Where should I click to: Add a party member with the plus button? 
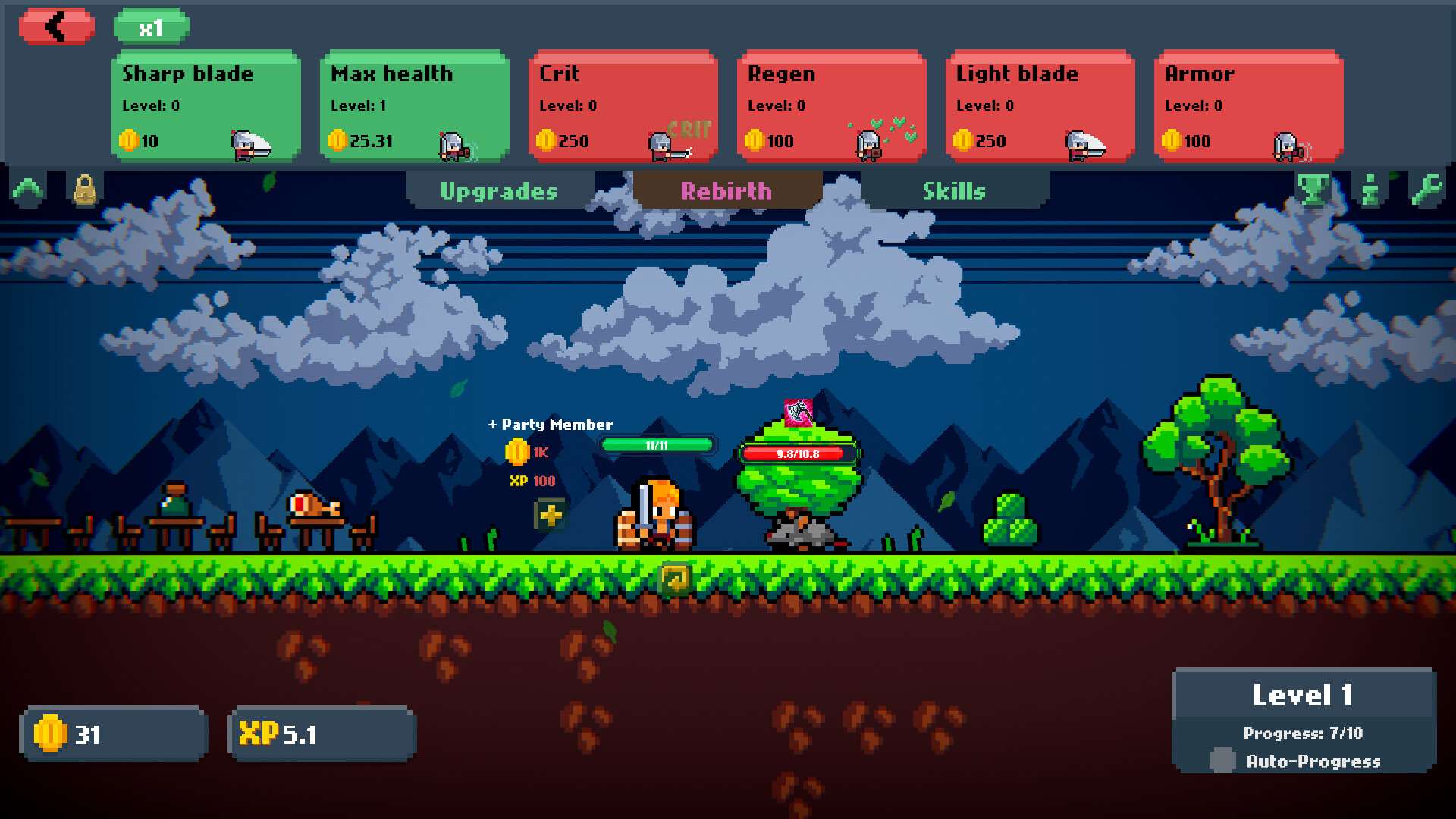[551, 516]
